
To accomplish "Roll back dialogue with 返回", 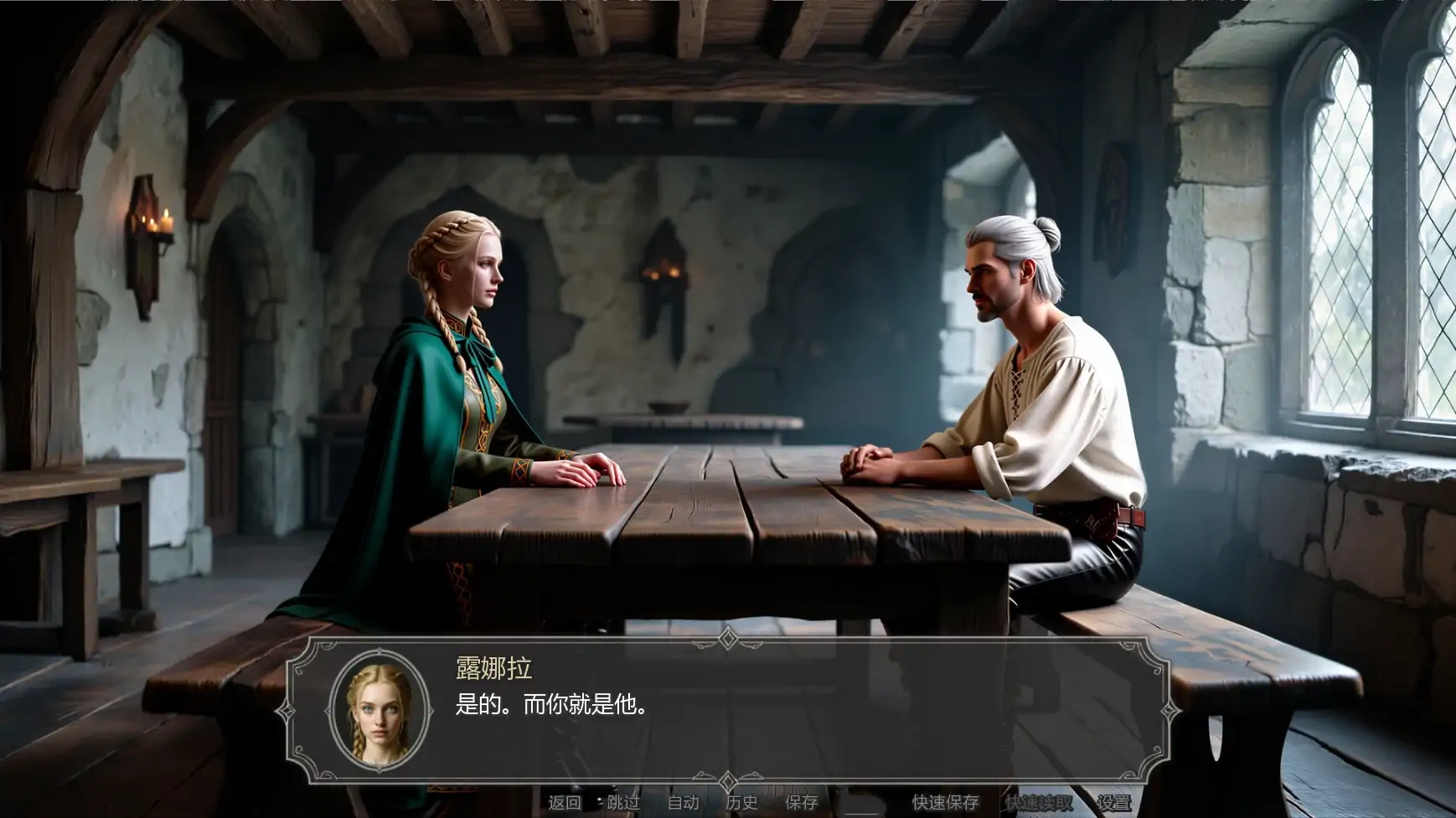I will [564, 804].
